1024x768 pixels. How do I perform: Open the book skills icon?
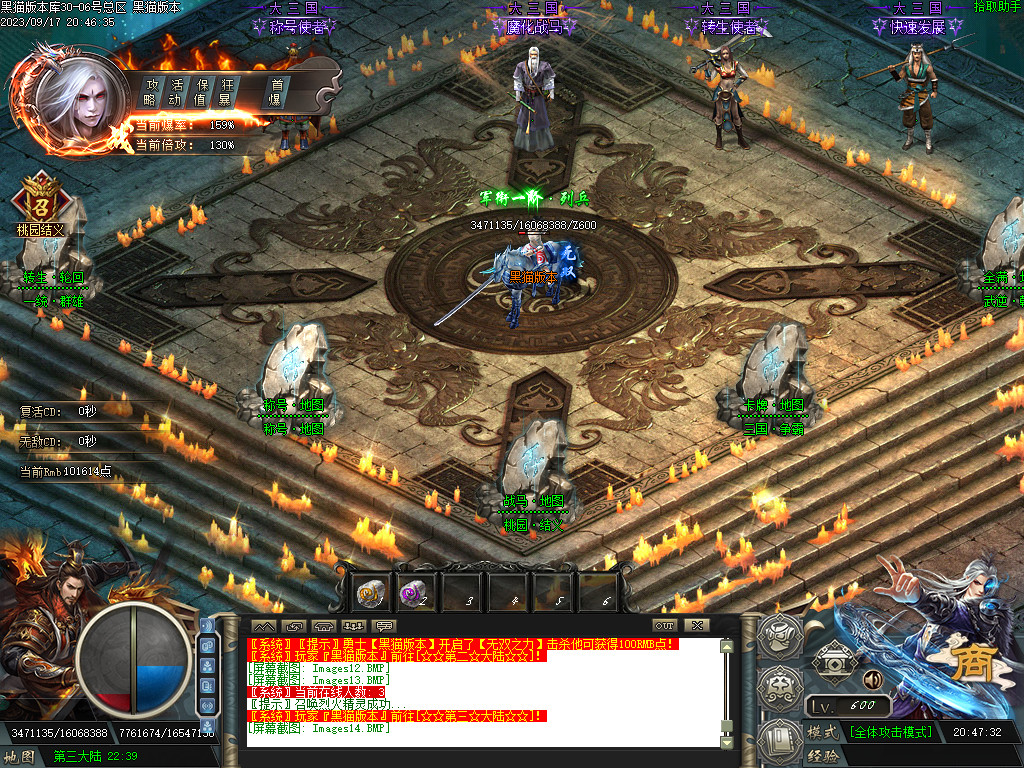pos(781,740)
